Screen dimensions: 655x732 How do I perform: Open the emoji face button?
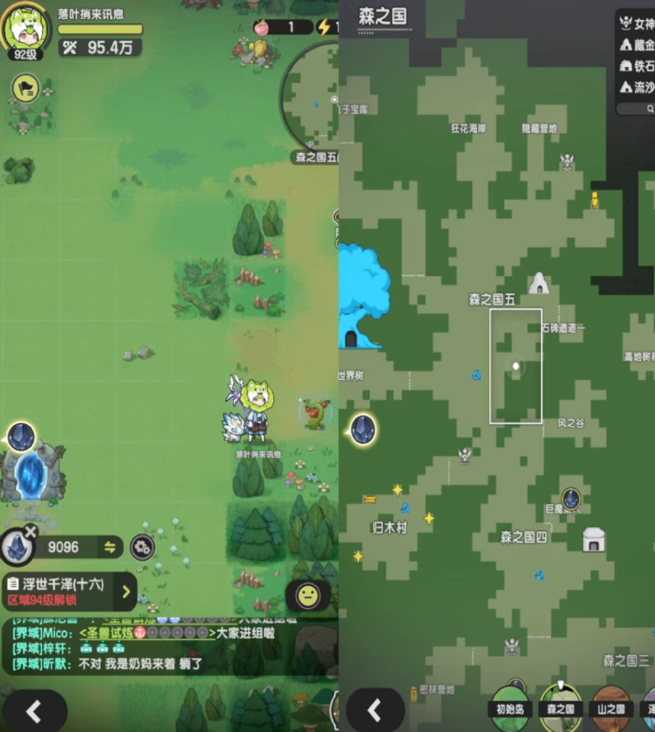(x=308, y=595)
